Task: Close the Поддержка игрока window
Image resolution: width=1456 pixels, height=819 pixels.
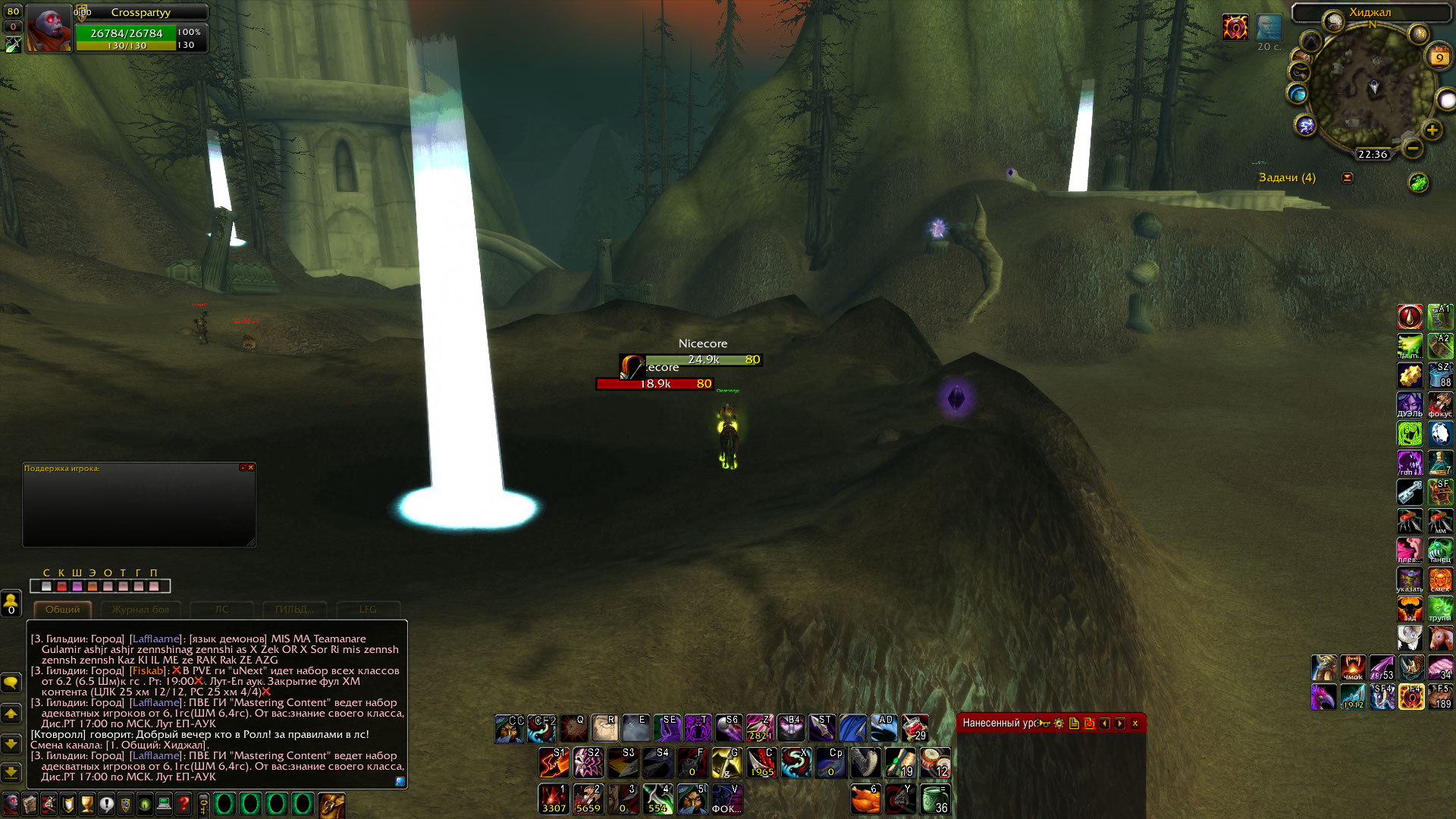Action: [251, 468]
